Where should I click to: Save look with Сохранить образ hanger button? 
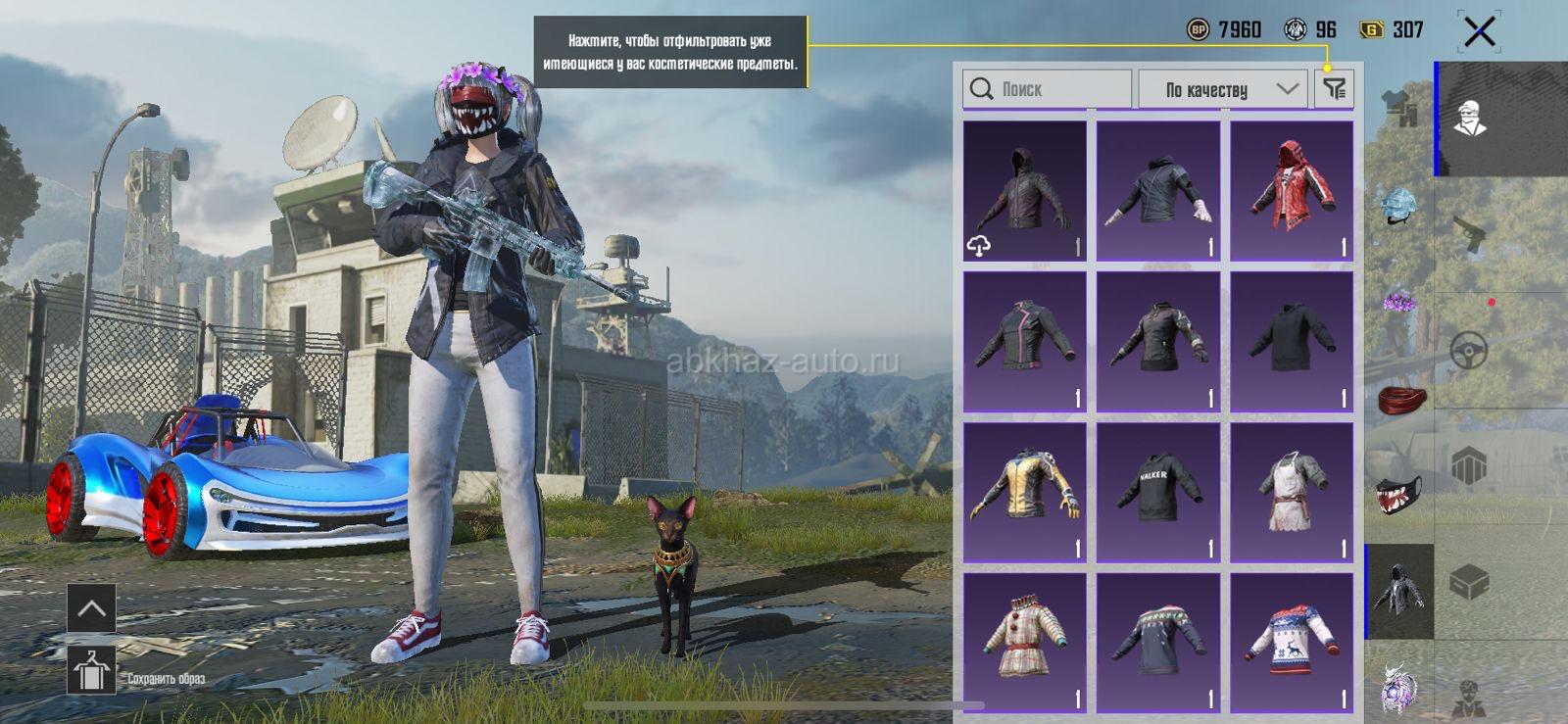(x=91, y=671)
